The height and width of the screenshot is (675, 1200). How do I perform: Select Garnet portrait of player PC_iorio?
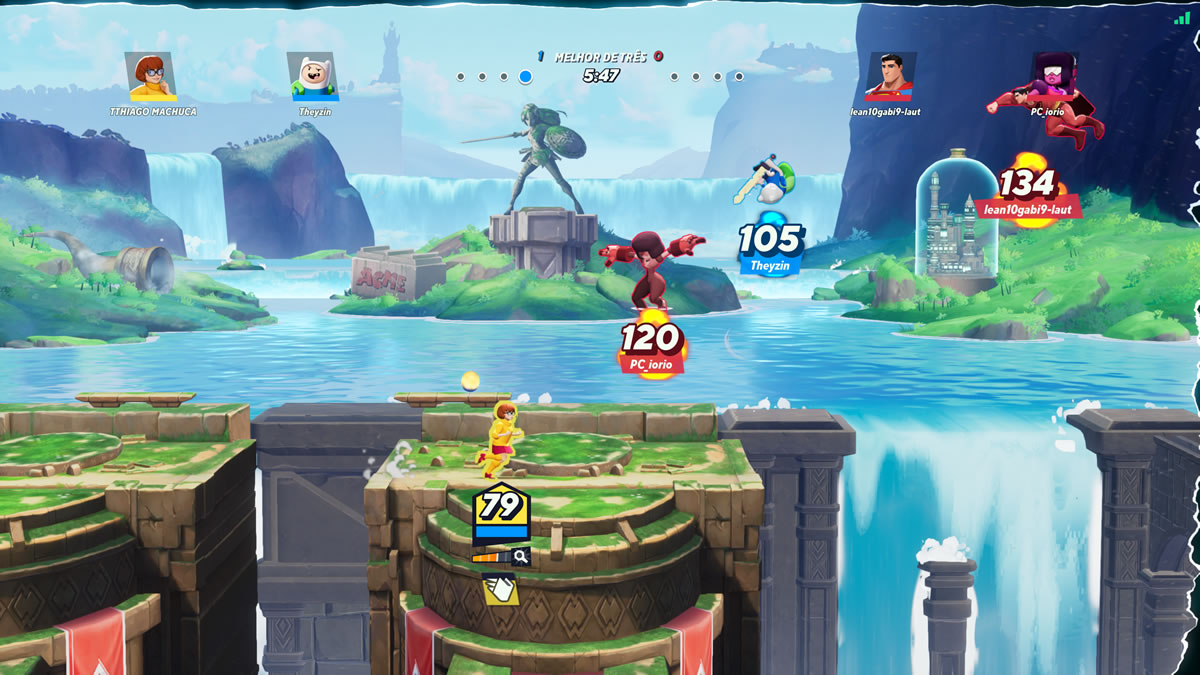tap(1054, 77)
